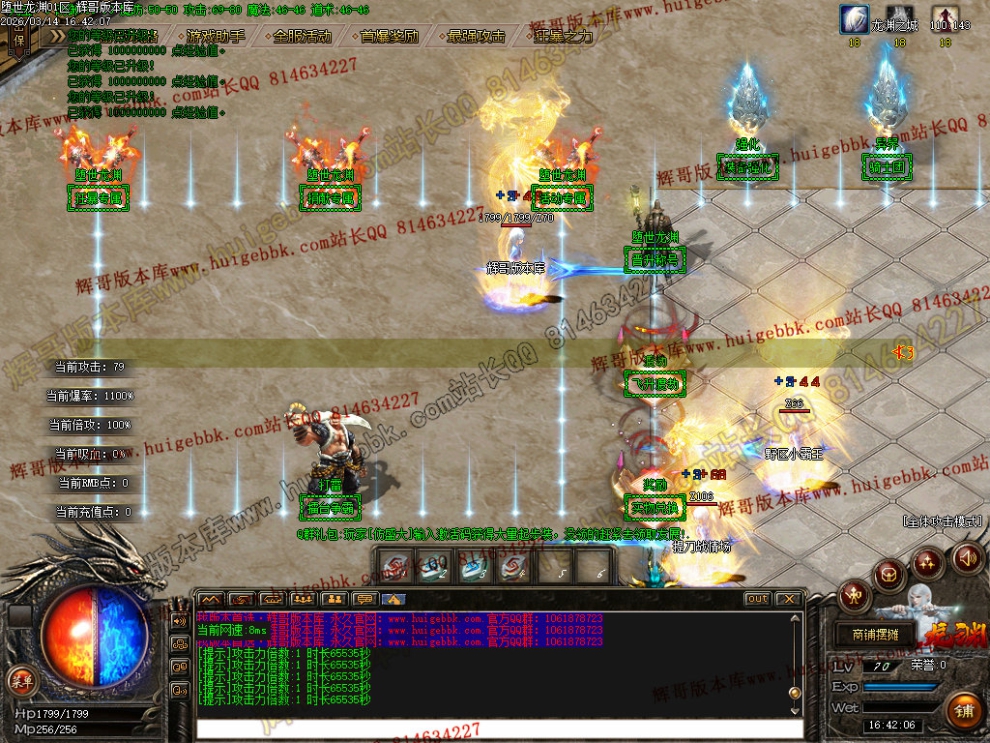Click the 商铺摆摊 button

pyautogui.click(x=874, y=635)
